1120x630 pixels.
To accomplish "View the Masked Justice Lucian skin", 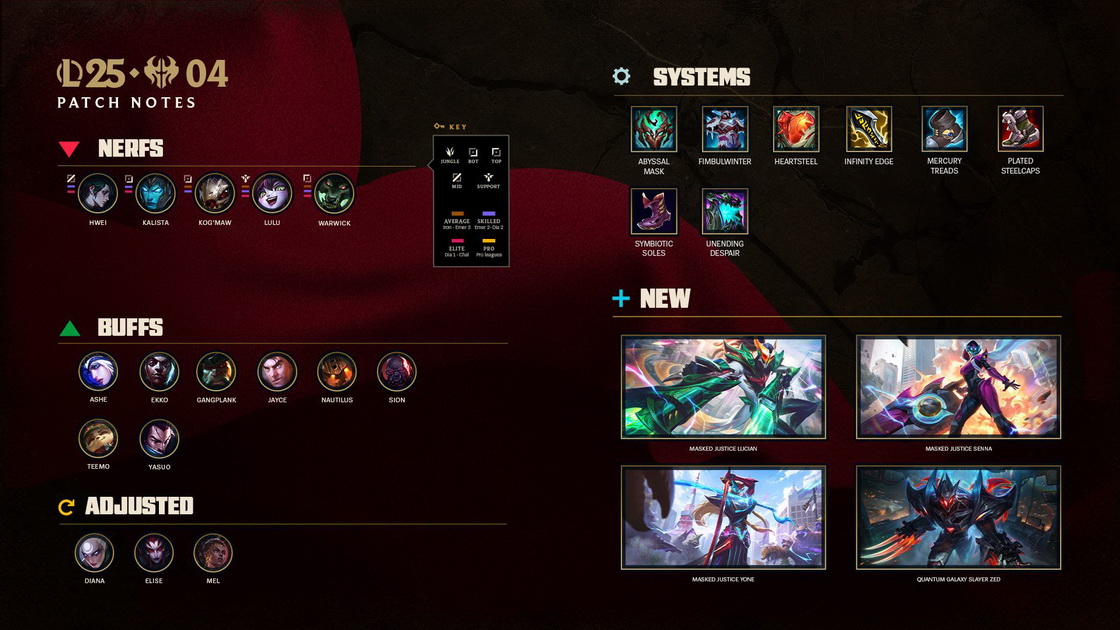I will point(723,387).
